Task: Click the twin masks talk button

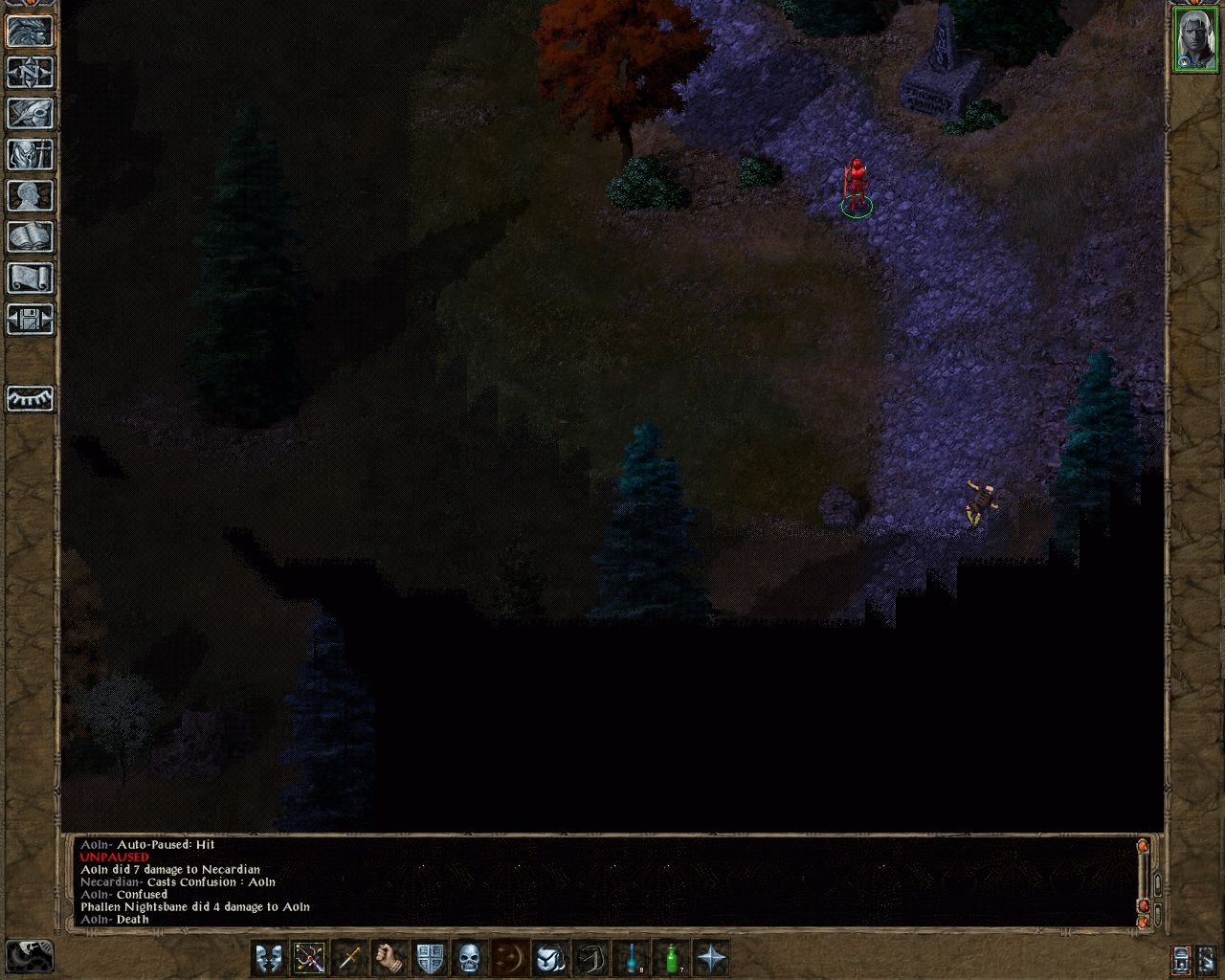Action: point(269,957)
